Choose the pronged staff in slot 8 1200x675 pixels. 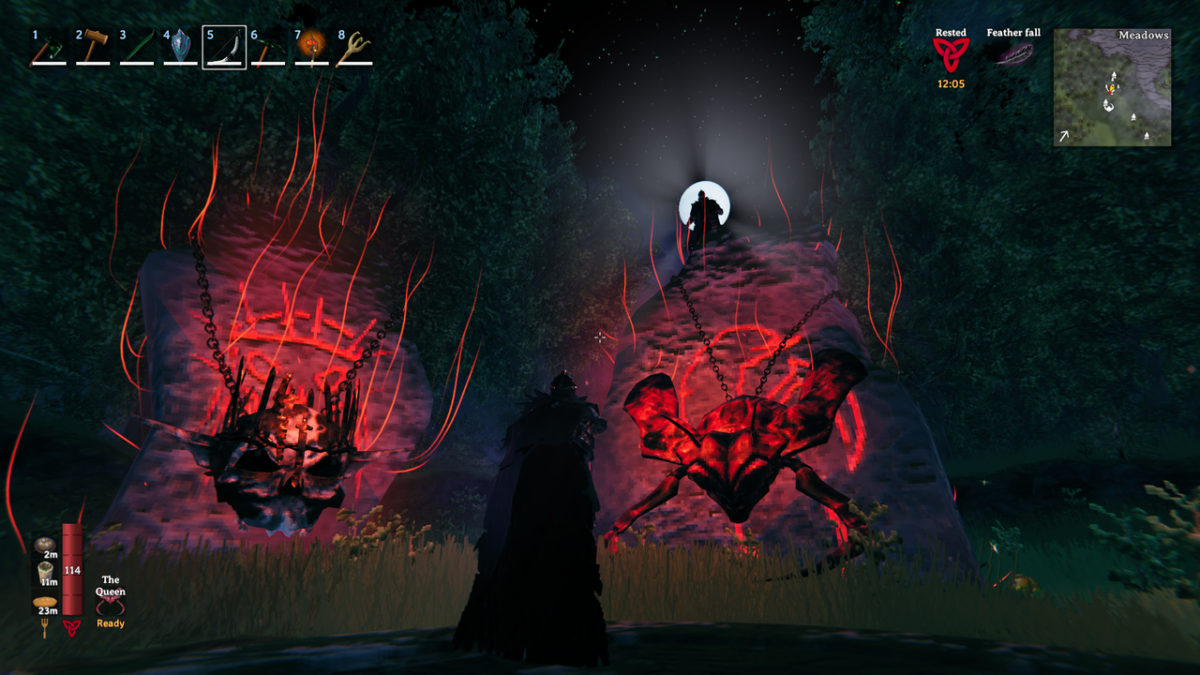click(x=355, y=48)
